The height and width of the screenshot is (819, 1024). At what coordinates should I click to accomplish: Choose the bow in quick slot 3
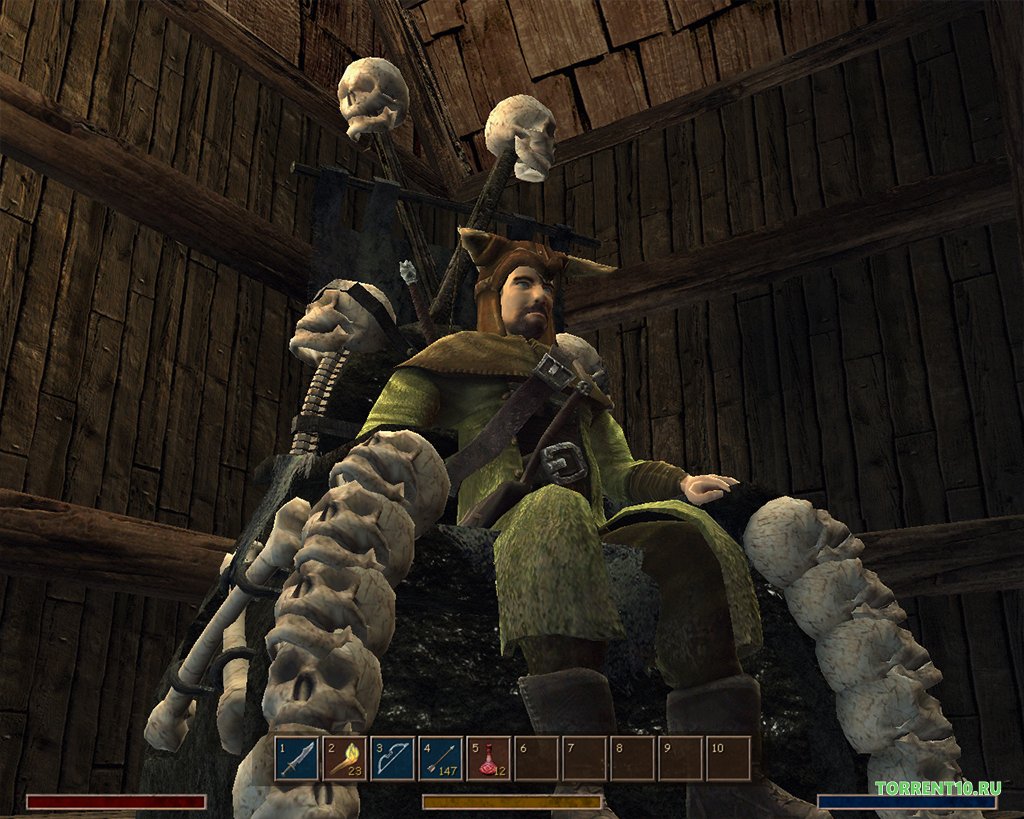click(392, 759)
